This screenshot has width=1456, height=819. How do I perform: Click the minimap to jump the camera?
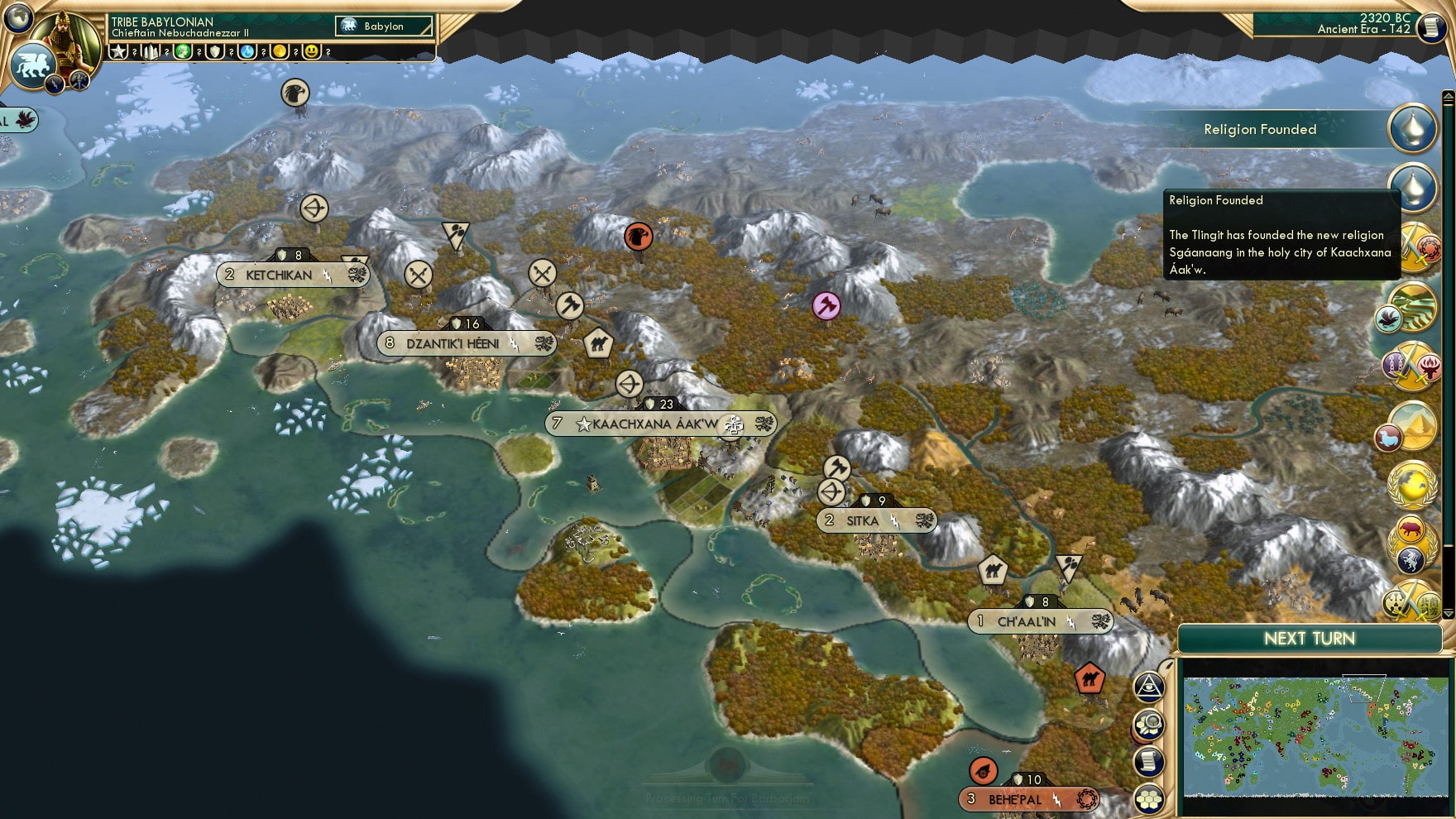pos(1315,736)
